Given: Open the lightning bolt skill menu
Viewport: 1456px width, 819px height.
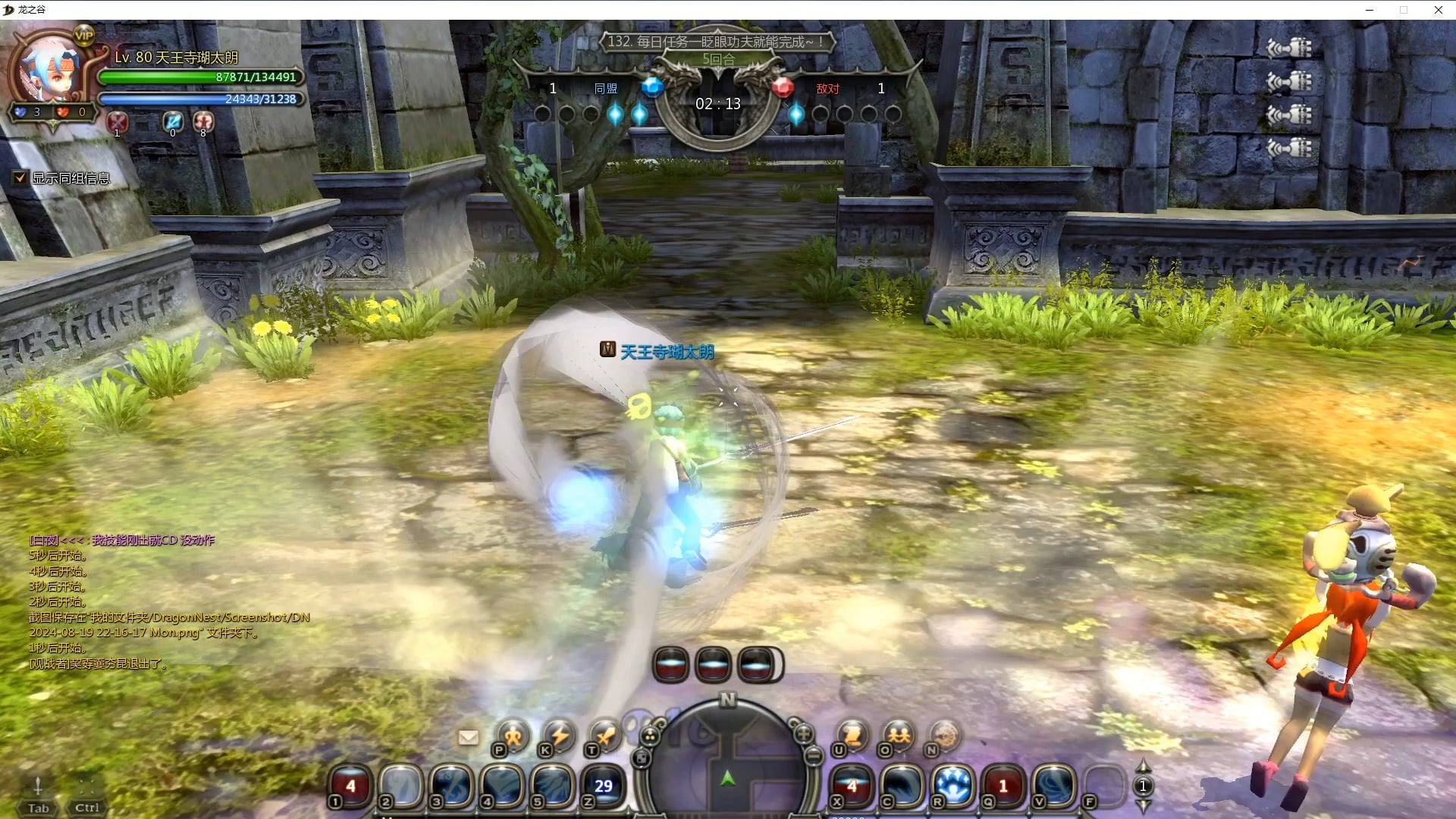Looking at the screenshot, I should point(560,736).
